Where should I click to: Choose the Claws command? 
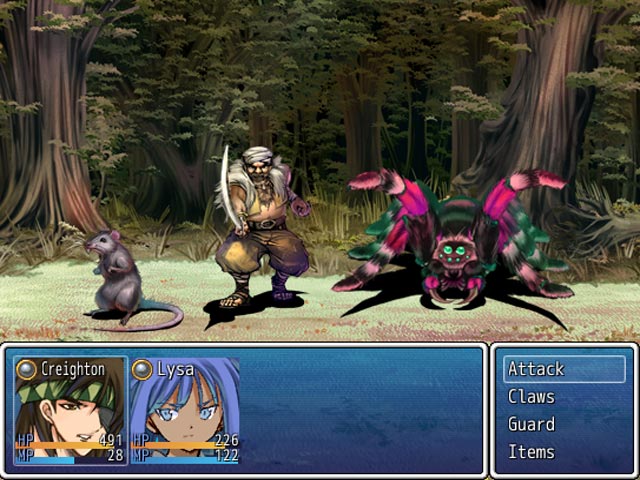(564, 397)
